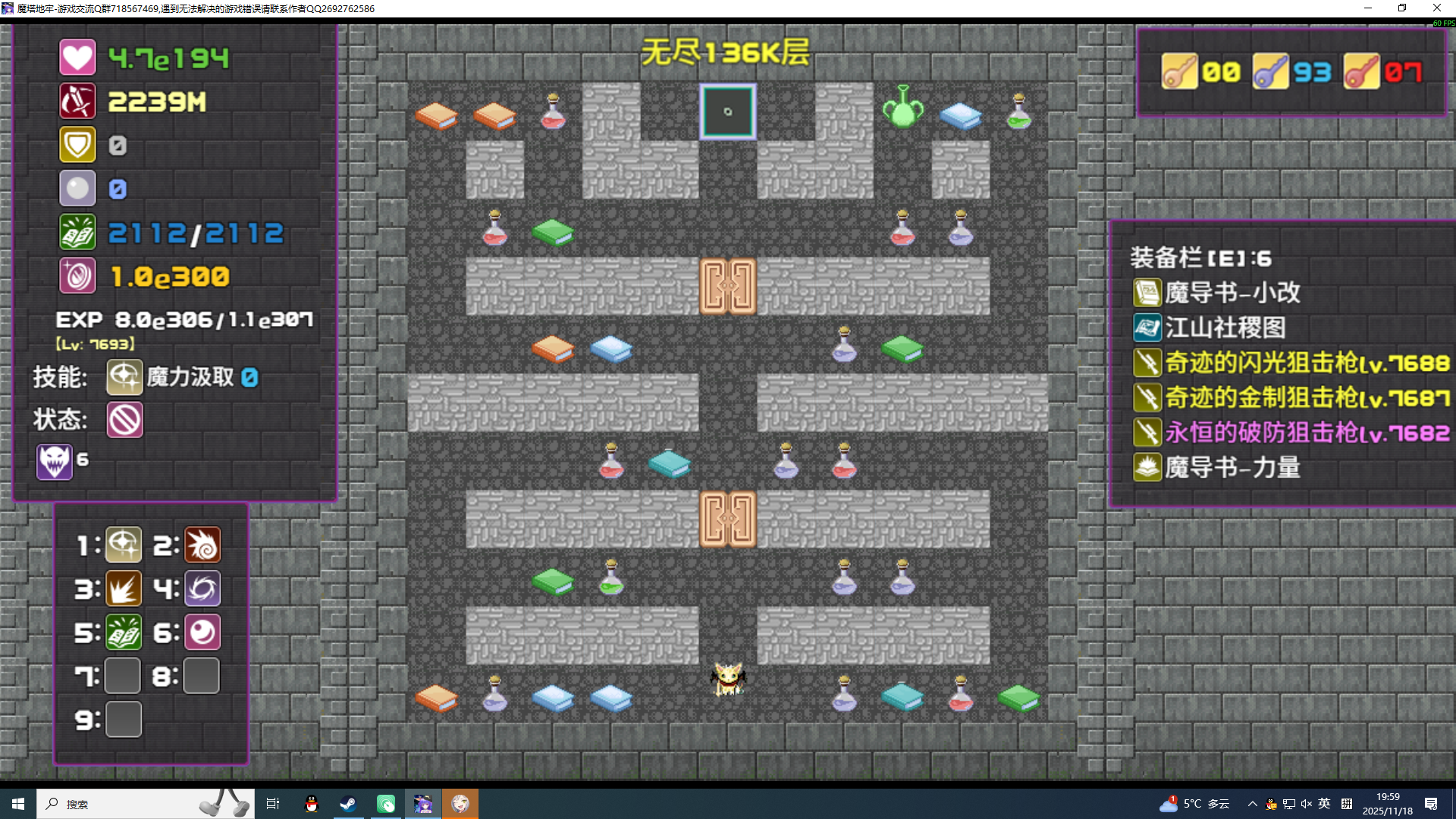The height and width of the screenshot is (819, 1456).
Task: Click the shield defense stat icon
Action: click(x=77, y=144)
